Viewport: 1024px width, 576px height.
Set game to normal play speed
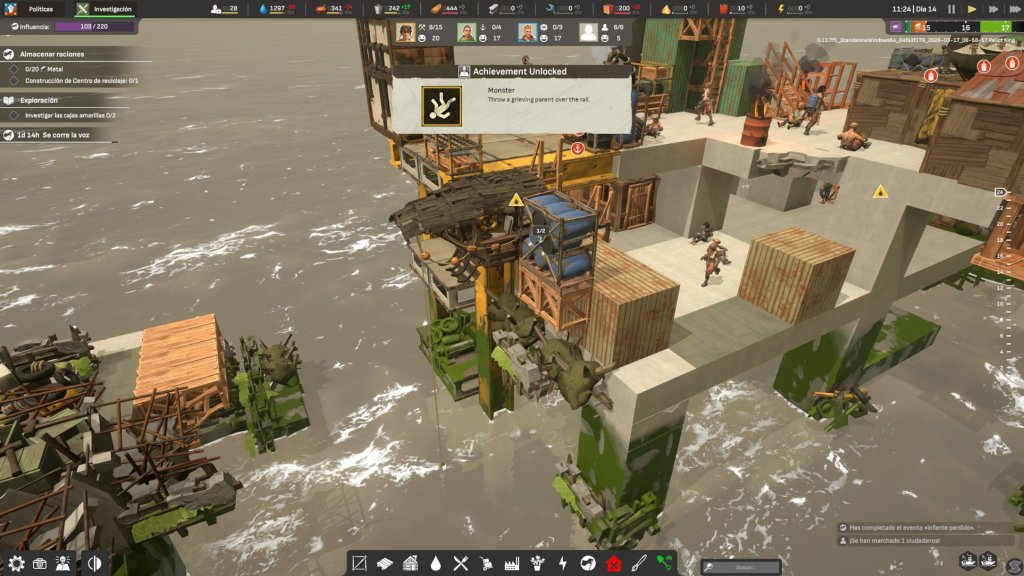tap(972, 8)
